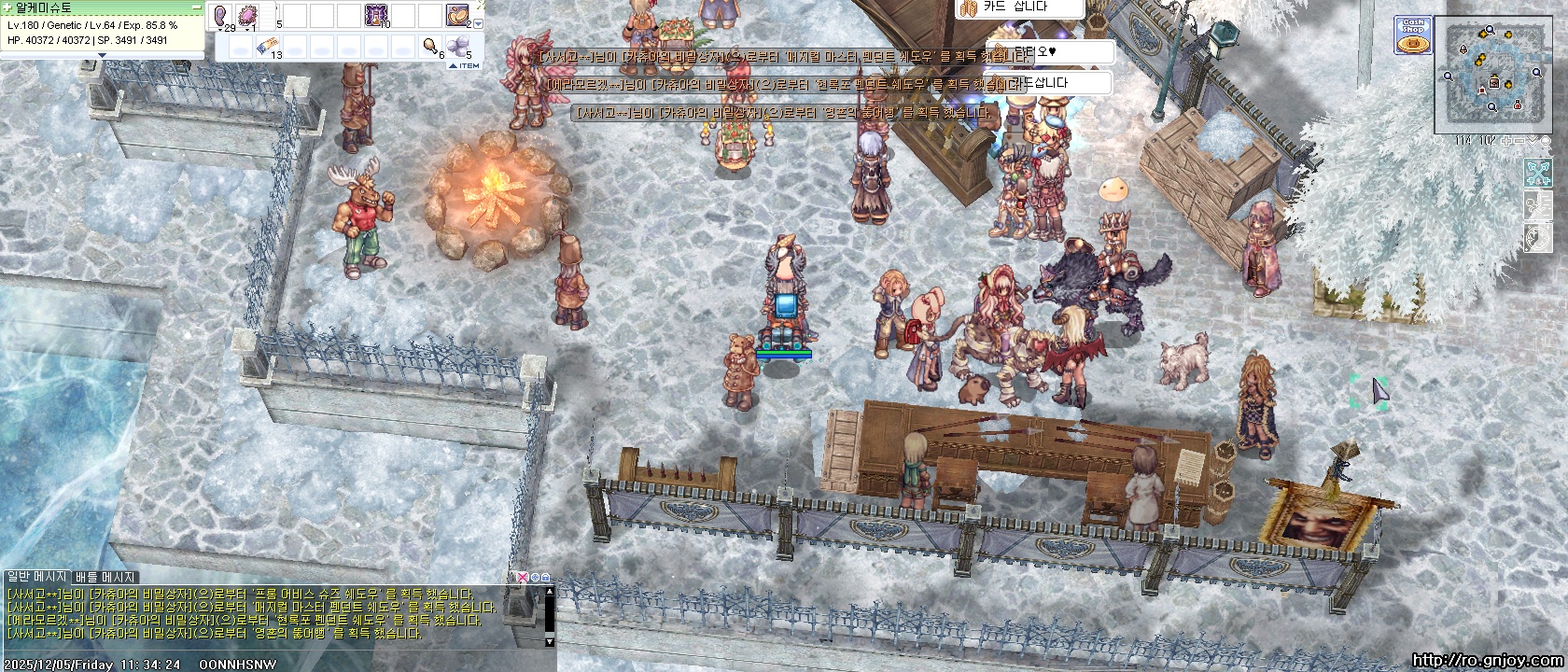1568x672 pixels.
Task: Select the golden coins hotbar slot
Action: click(x=456, y=15)
